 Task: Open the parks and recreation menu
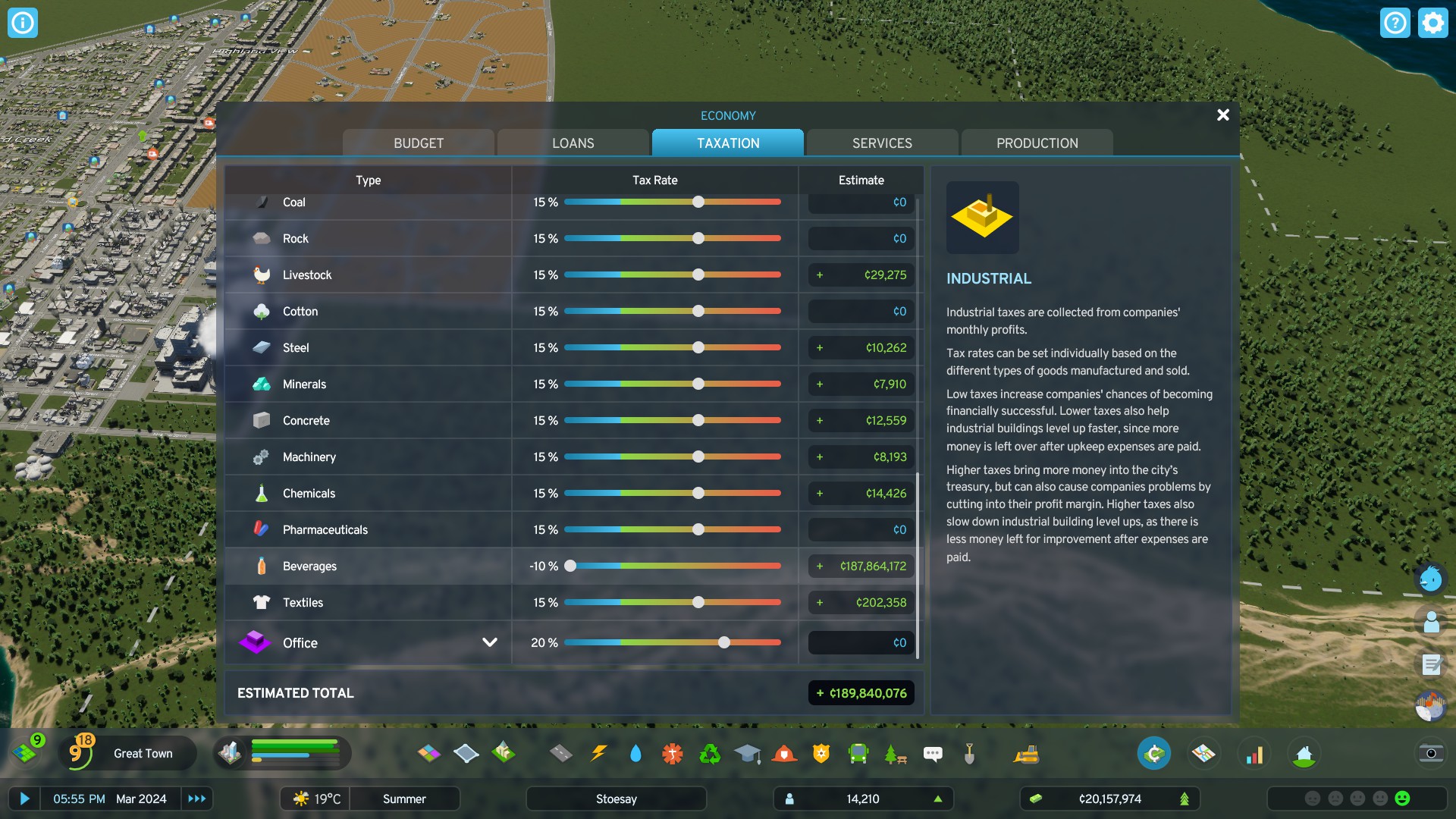coord(895,753)
